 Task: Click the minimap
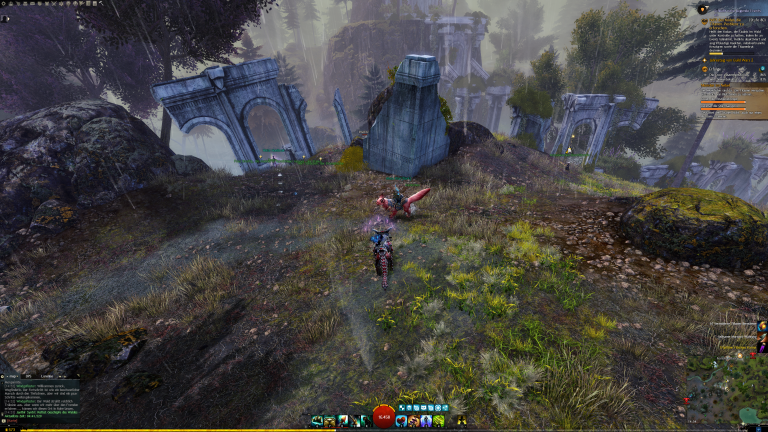coord(726,391)
